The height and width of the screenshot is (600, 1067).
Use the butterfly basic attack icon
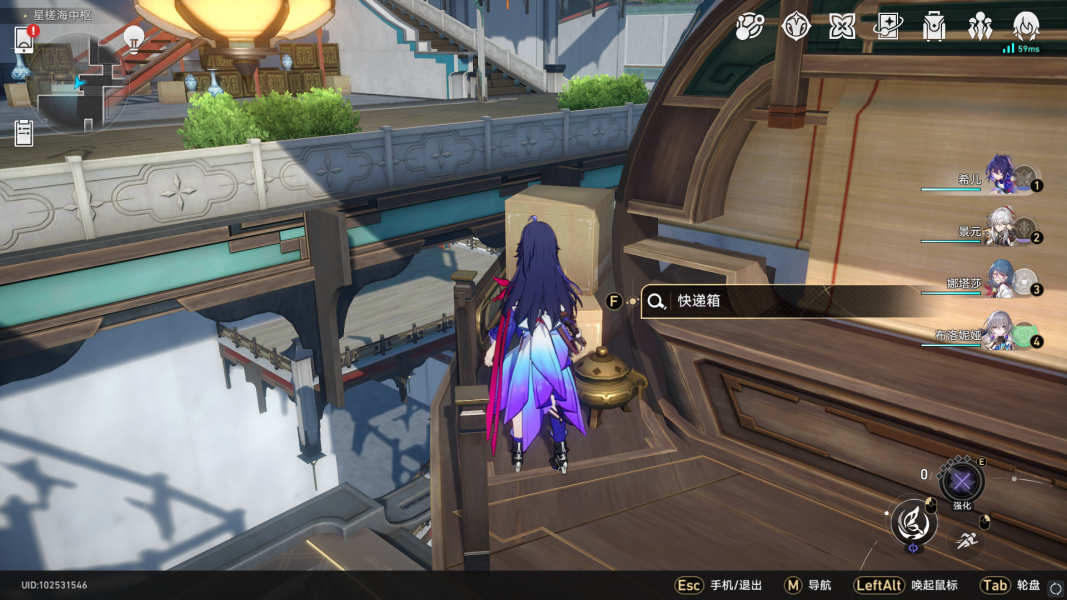(913, 521)
